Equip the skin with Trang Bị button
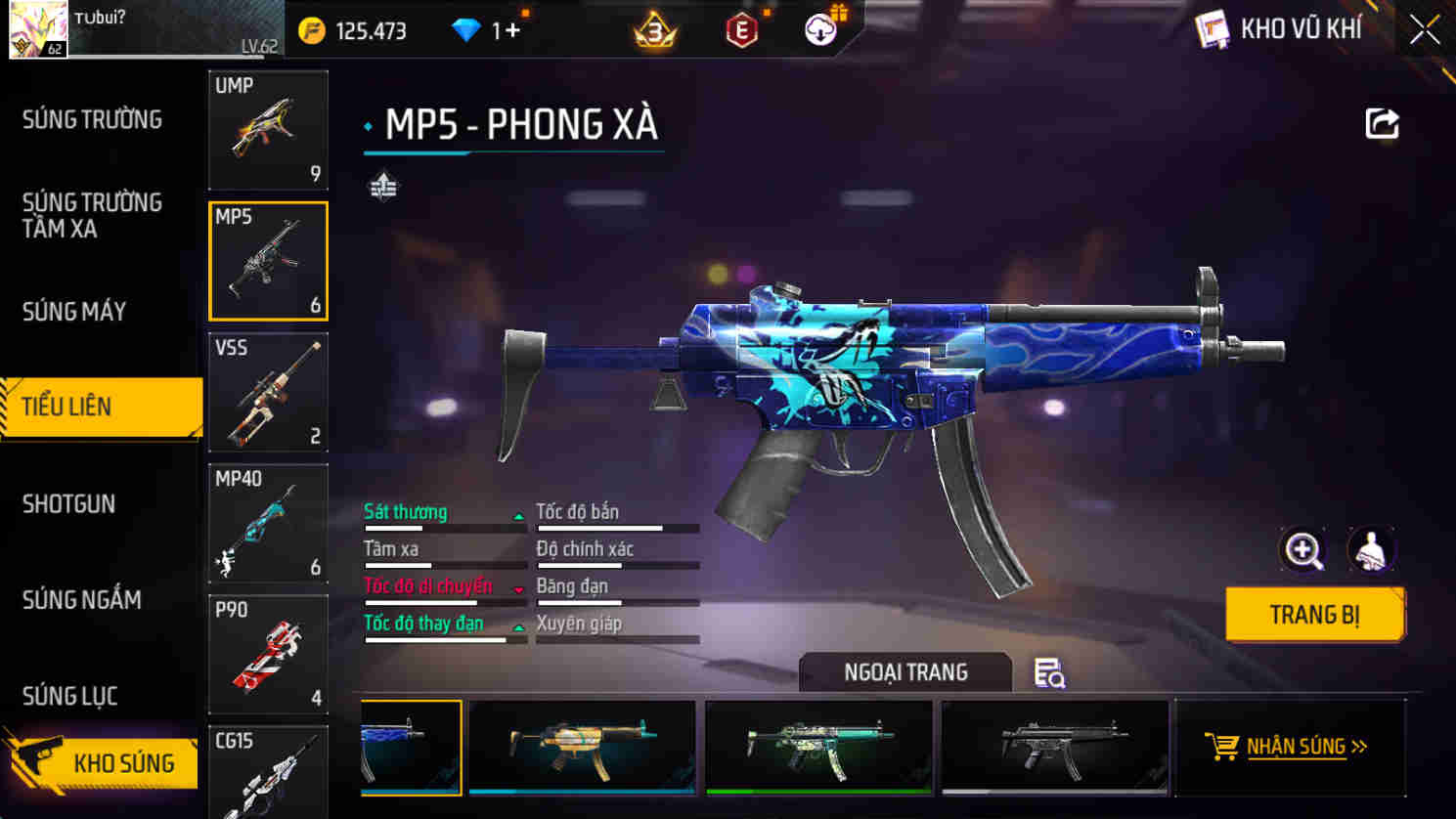 point(1314,614)
